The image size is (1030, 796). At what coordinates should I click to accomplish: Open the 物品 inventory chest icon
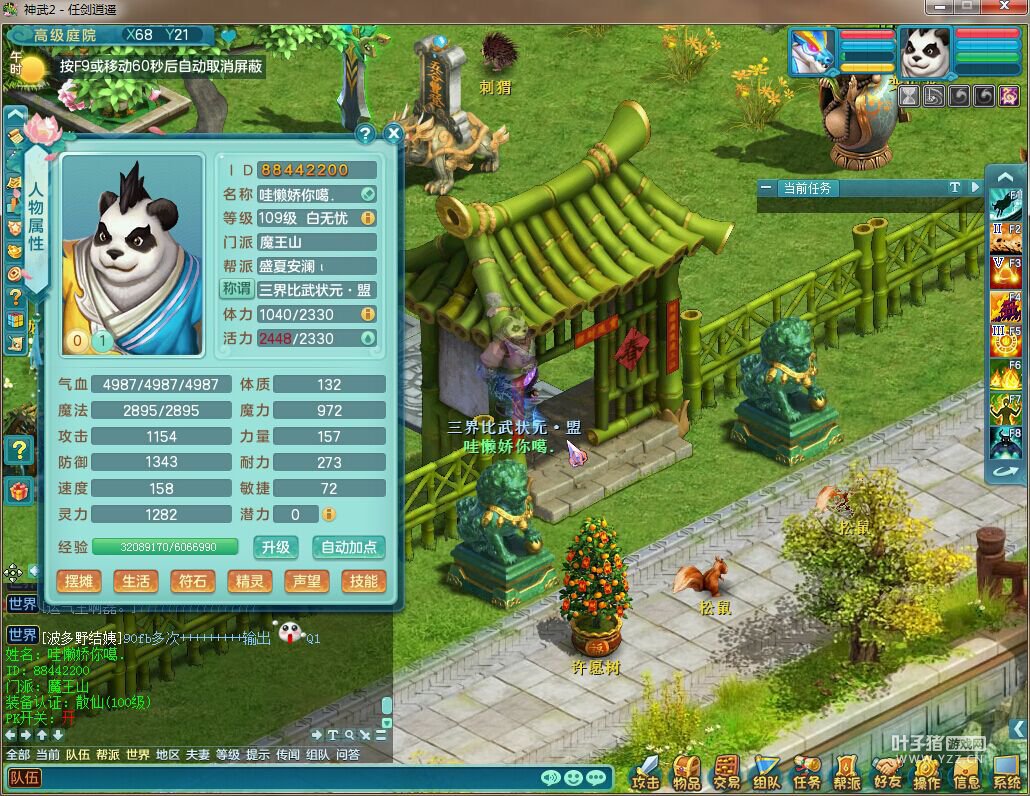pos(687,772)
